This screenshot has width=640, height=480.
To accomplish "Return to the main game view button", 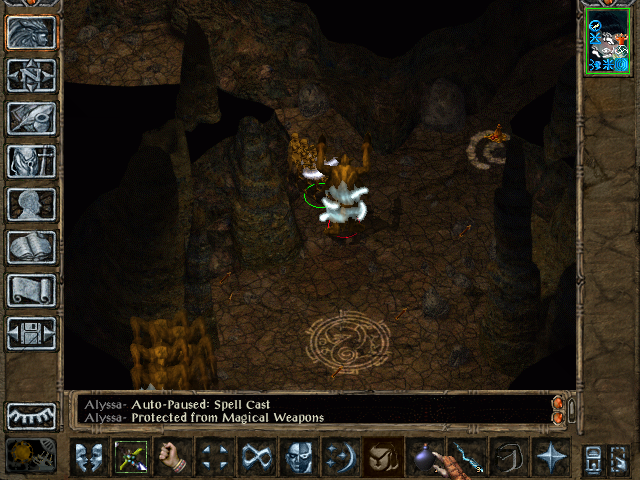I will pos(31,33).
